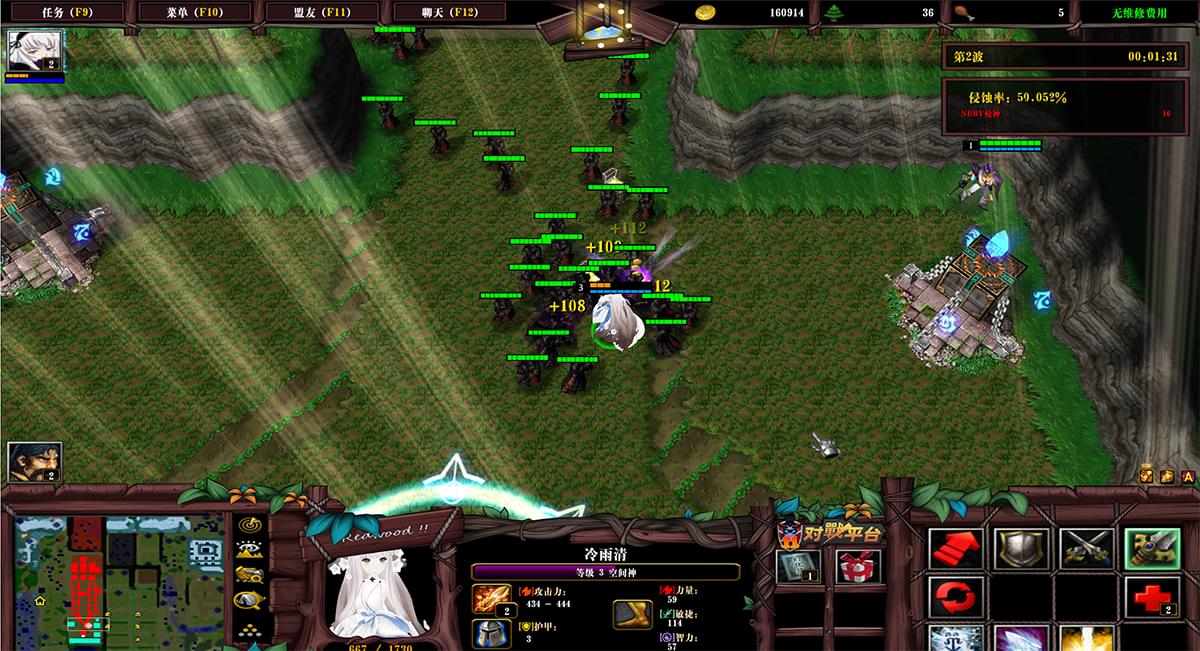Click the minimap signal ping button
The width and height of the screenshot is (1200, 651).
(249, 524)
